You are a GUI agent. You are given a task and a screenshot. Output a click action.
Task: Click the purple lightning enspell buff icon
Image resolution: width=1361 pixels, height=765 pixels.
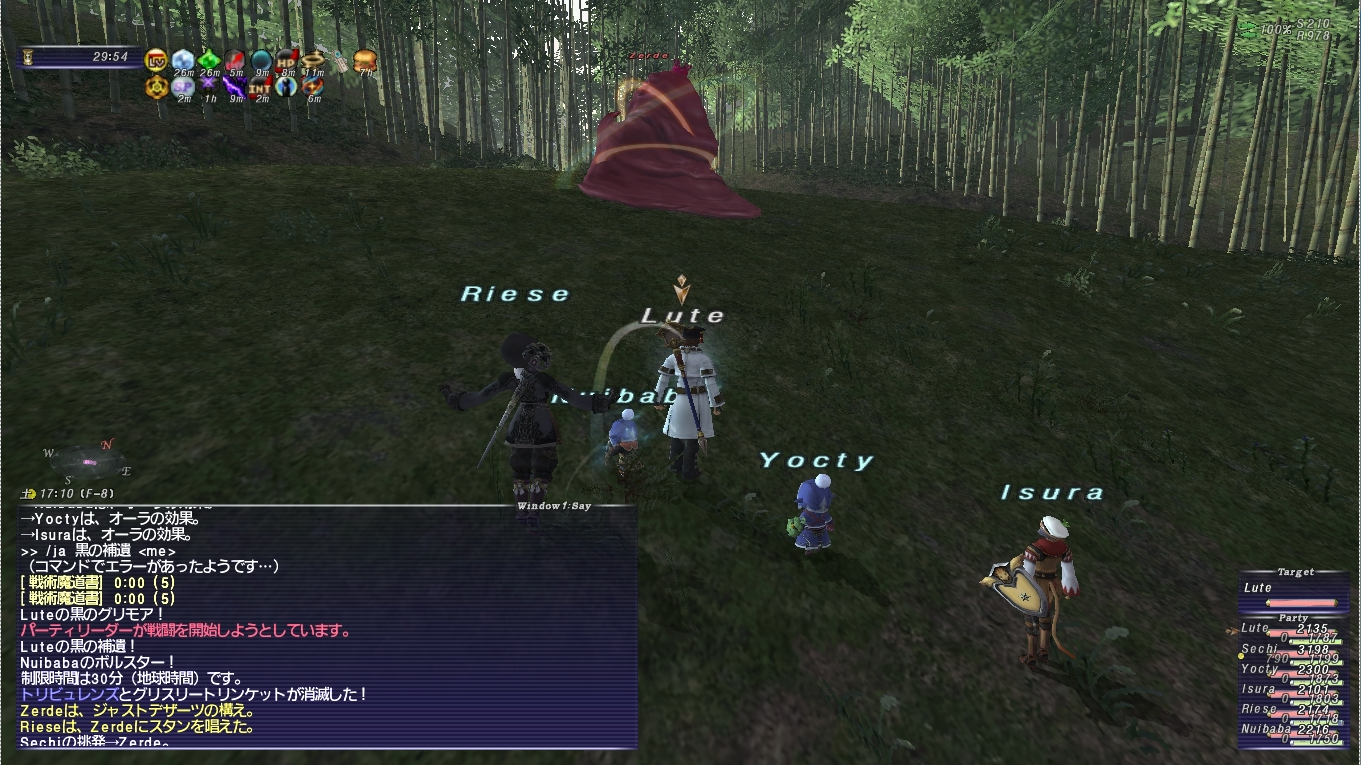[x=233, y=86]
